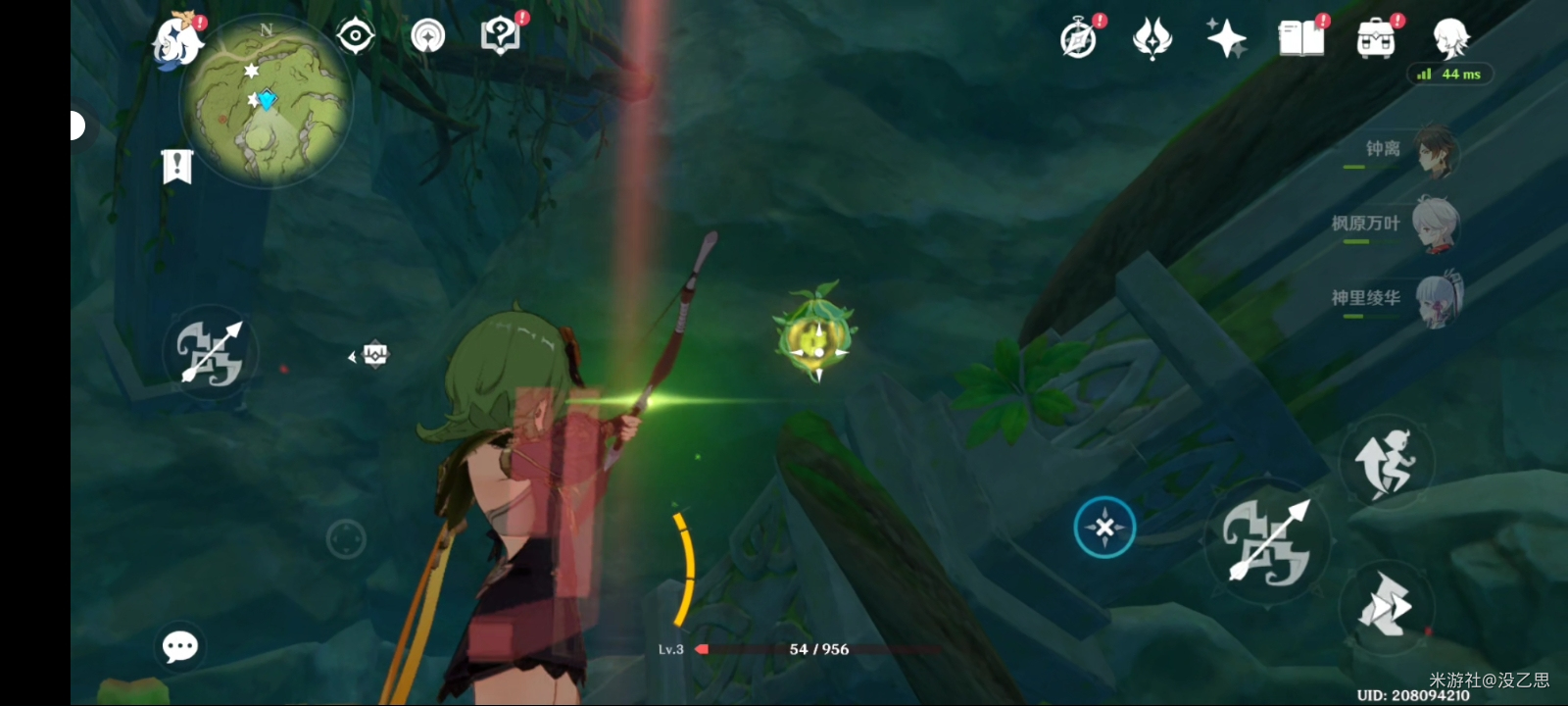Open the Paimon menu
The width and height of the screenshot is (1568, 706).
pos(177,41)
